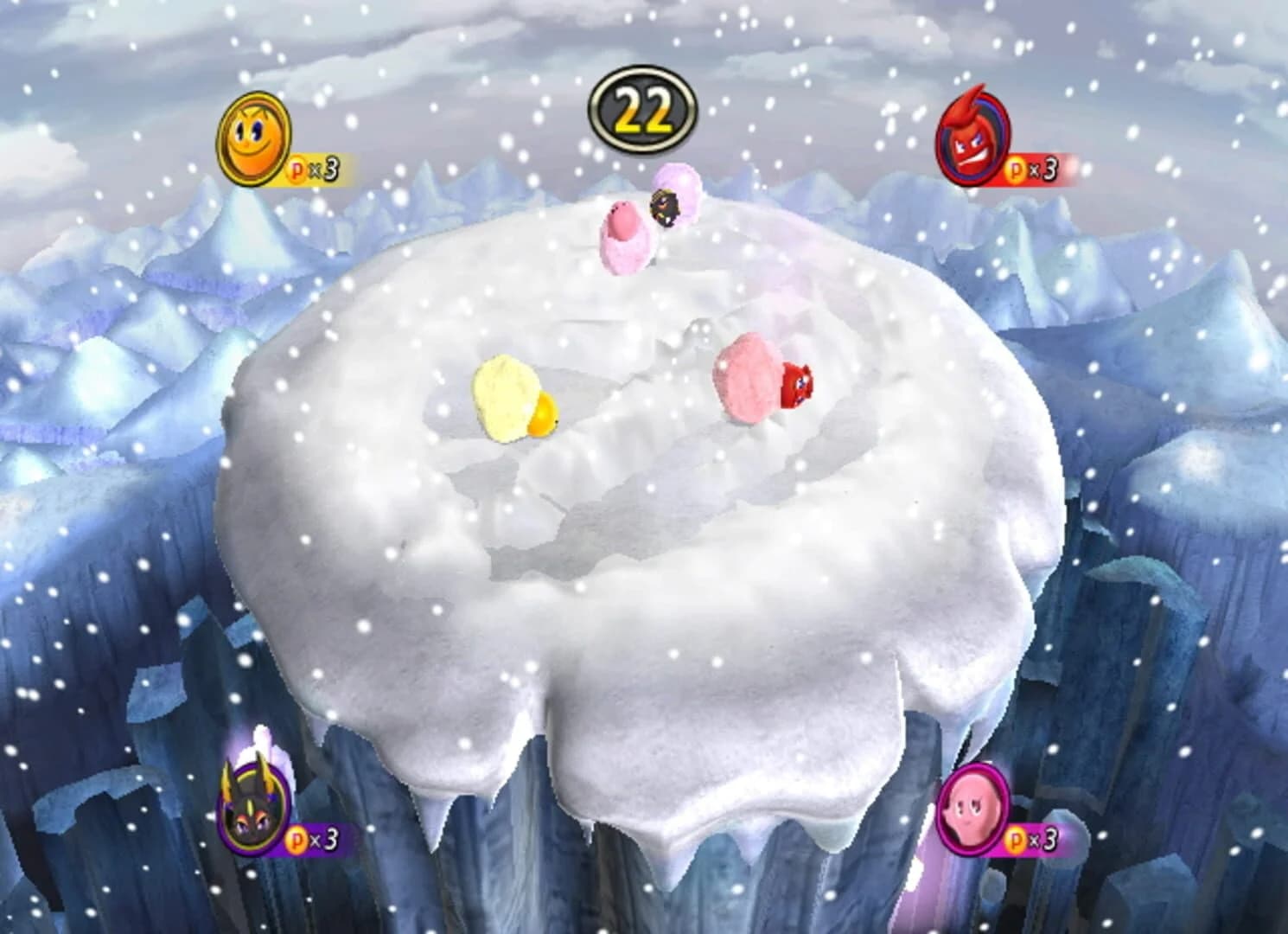Select the pink character portrait icon
Screen dimensions: 1288x934
point(972,809)
